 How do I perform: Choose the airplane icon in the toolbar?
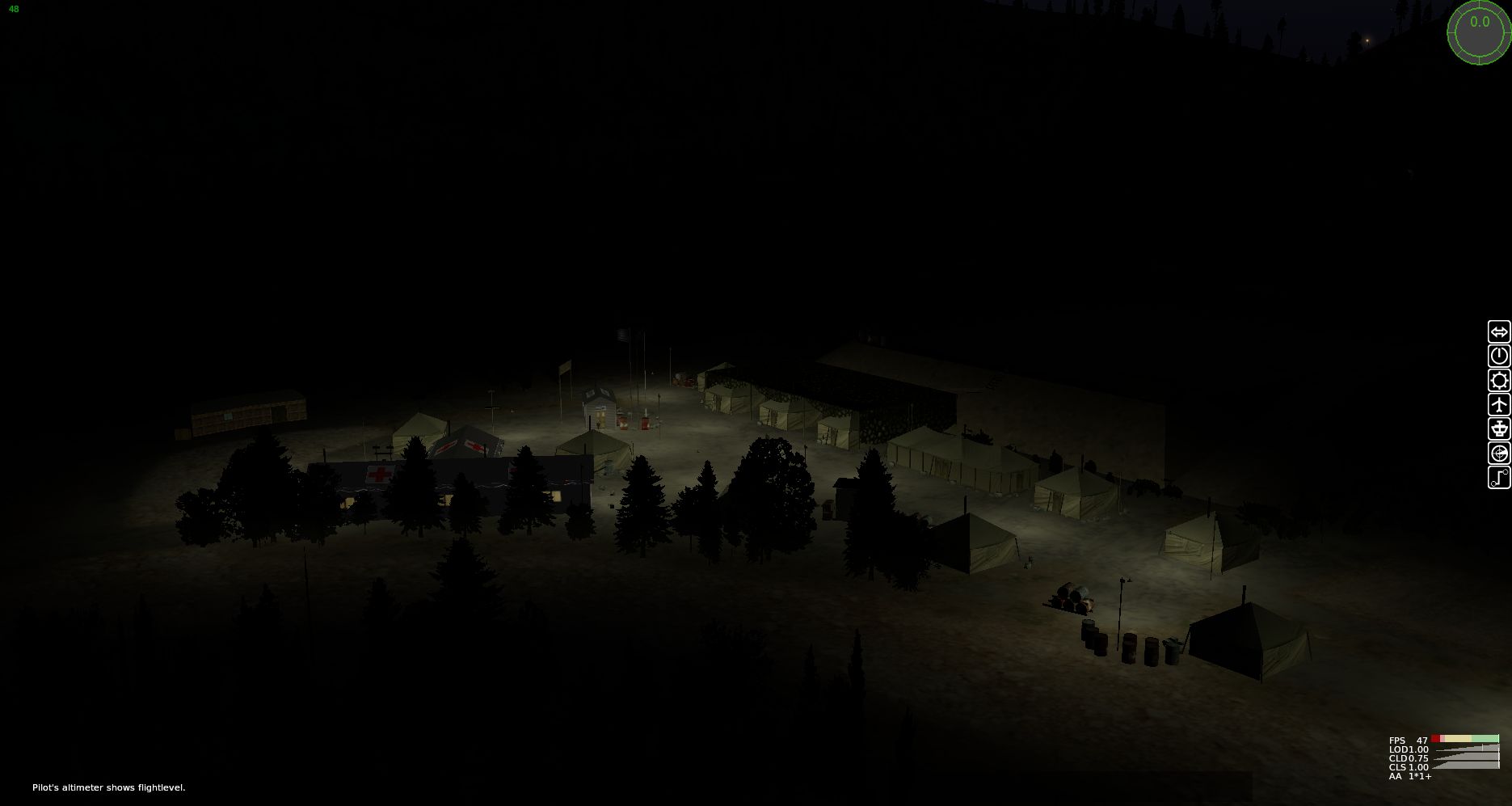[x=1498, y=405]
